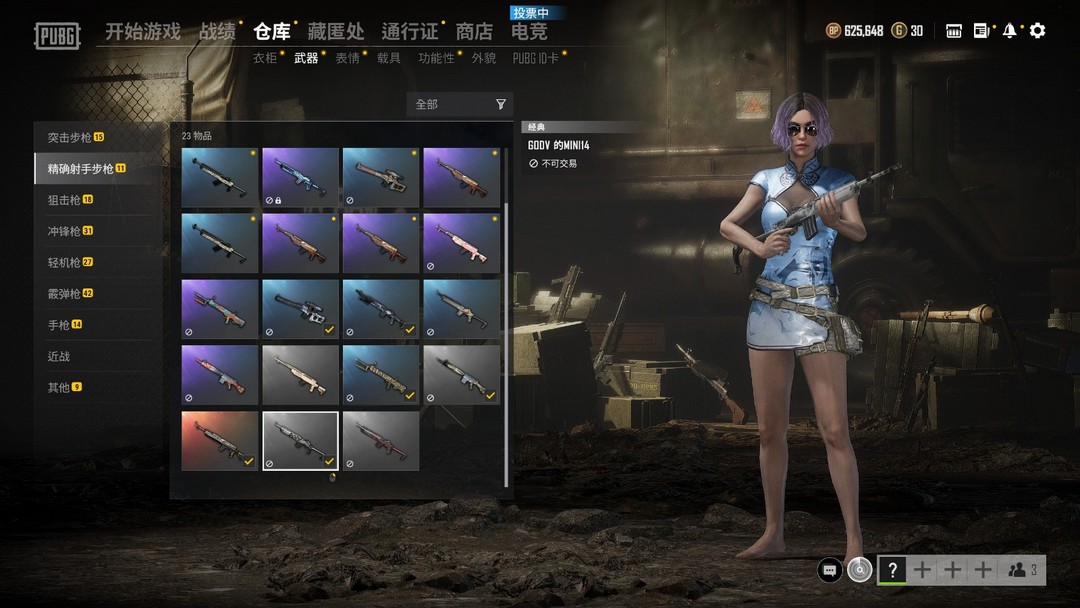Select the orange-background weapon skin tile
The width and height of the screenshot is (1080, 608).
pos(219,440)
